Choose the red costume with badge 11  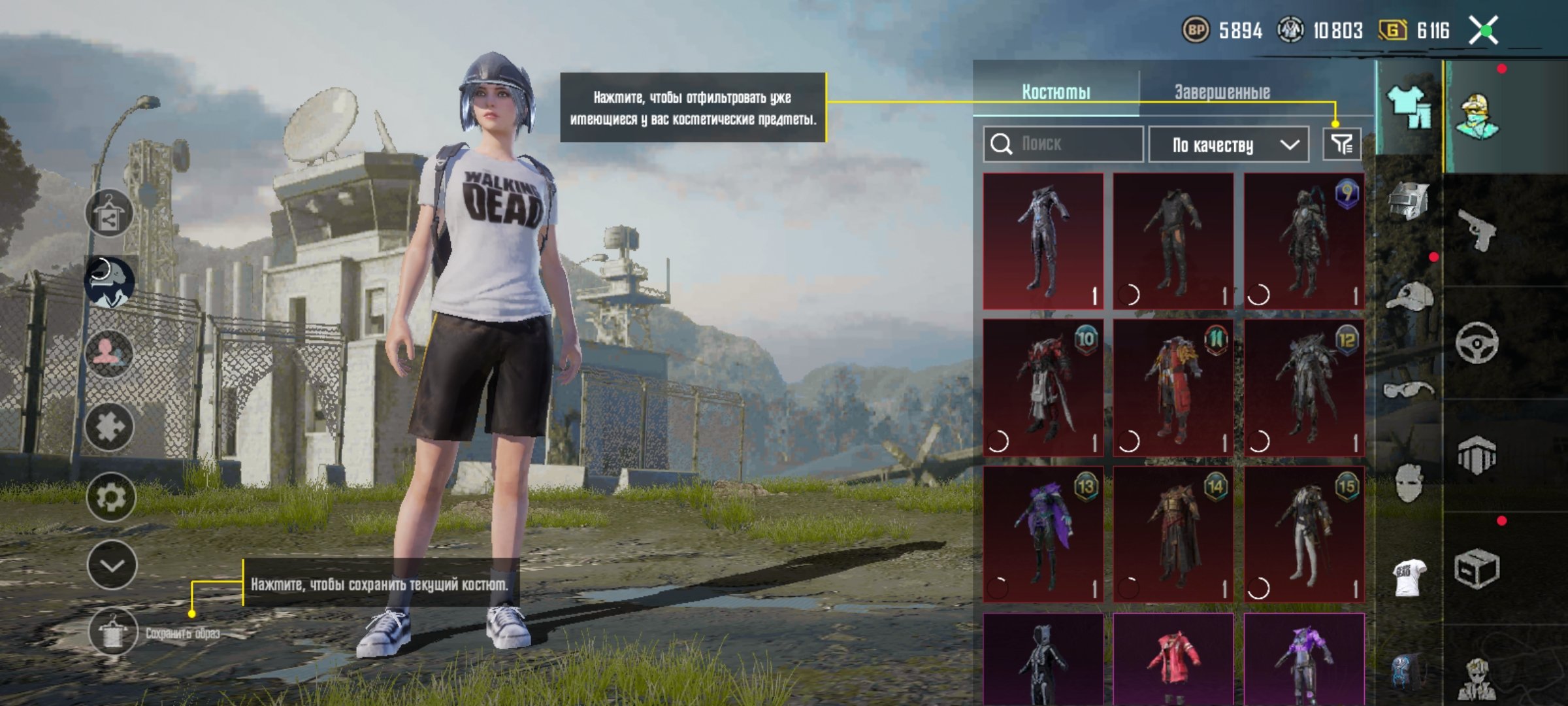[1173, 388]
